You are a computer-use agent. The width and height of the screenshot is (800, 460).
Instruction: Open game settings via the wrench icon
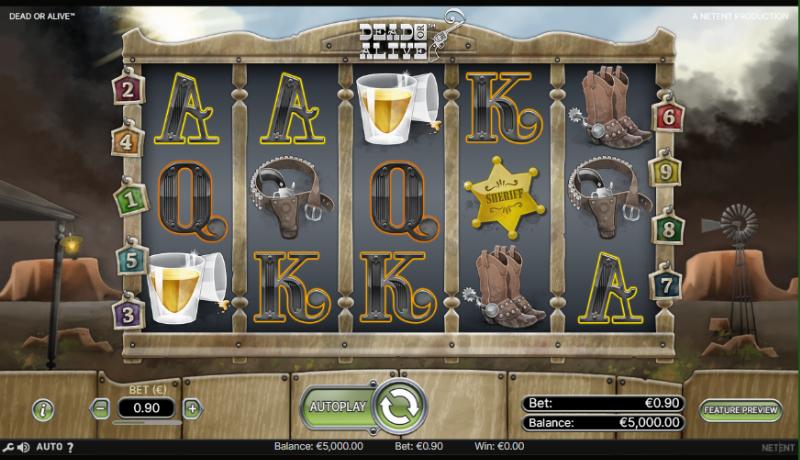(x=8, y=447)
